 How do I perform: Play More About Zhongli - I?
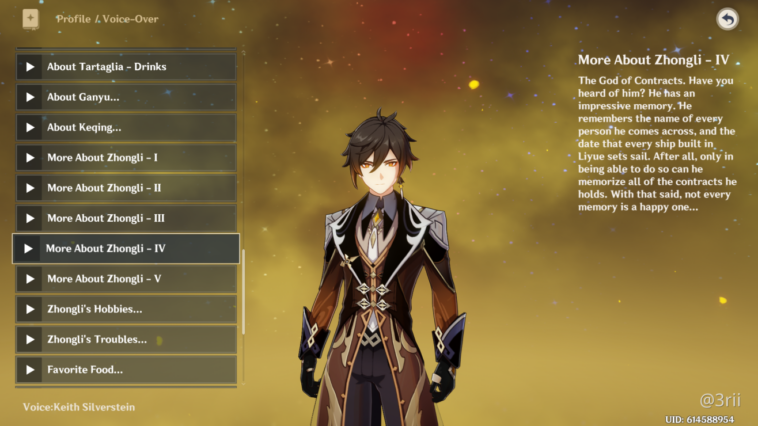click(x=127, y=158)
